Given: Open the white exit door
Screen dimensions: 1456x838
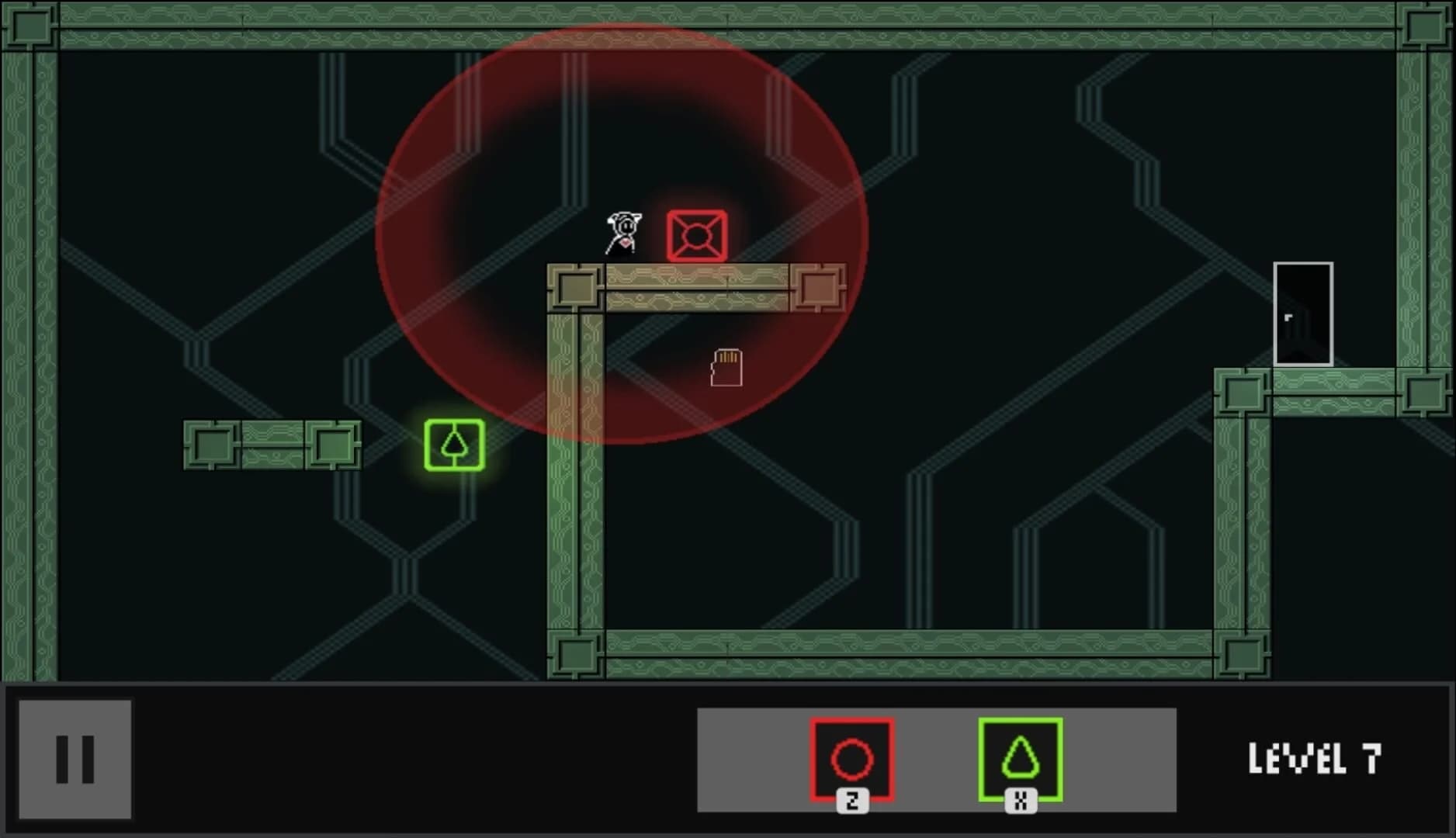Looking at the screenshot, I should pyautogui.click(x=1304, y=314).
